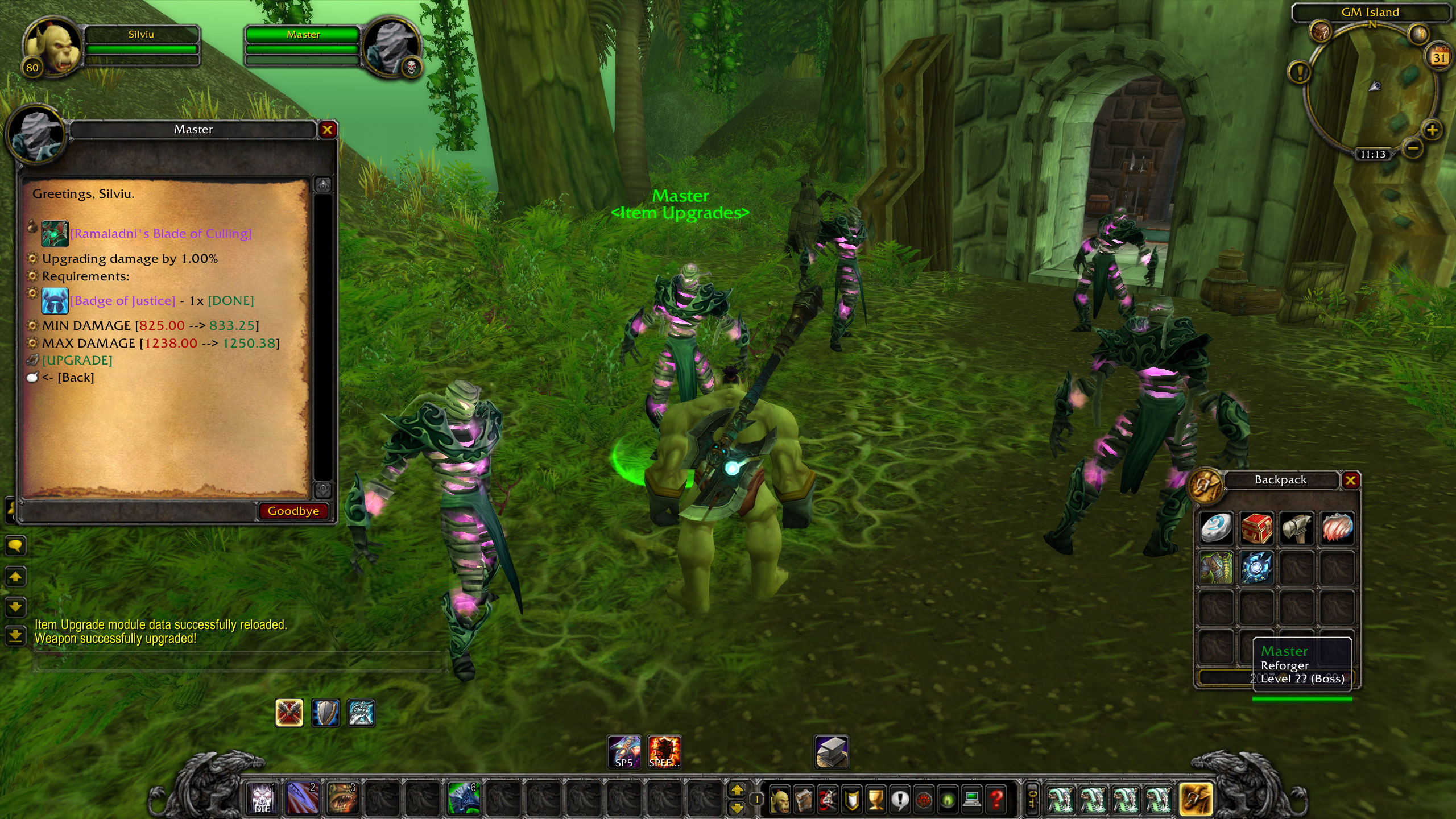Activate the DIE skull ability

coord(262,797)
